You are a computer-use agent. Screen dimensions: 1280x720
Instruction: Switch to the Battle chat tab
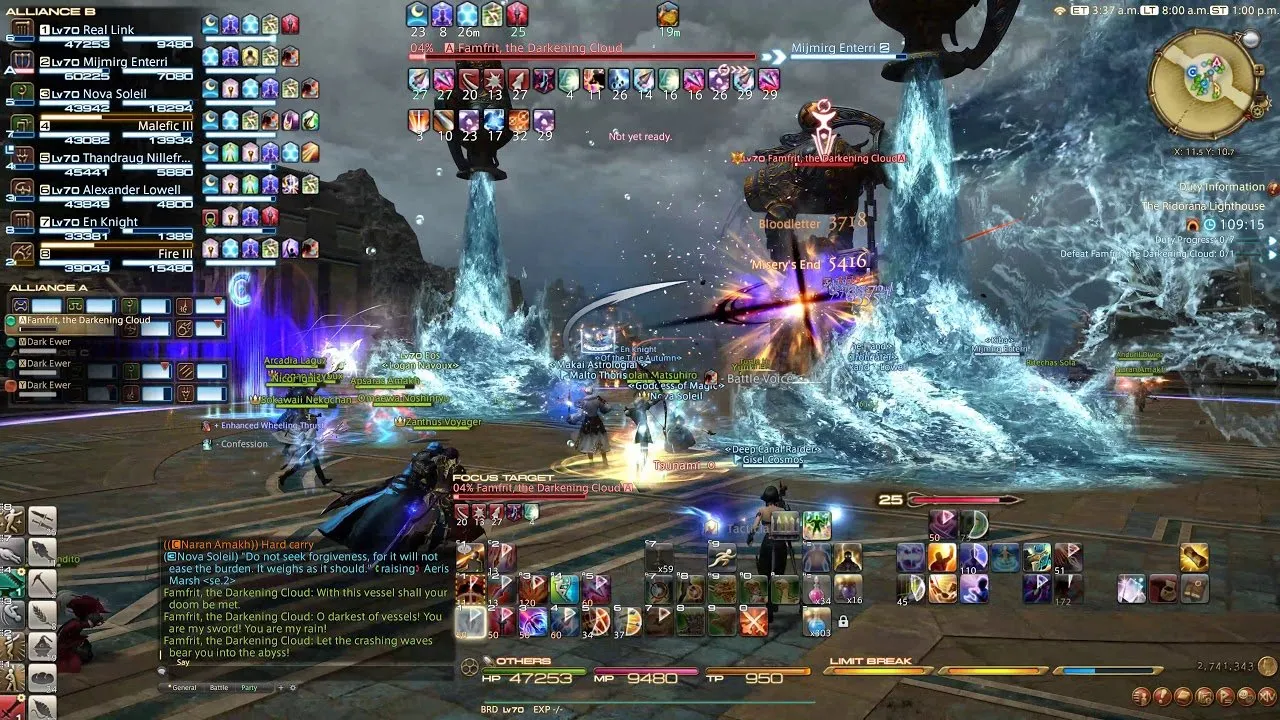[218, 688]
